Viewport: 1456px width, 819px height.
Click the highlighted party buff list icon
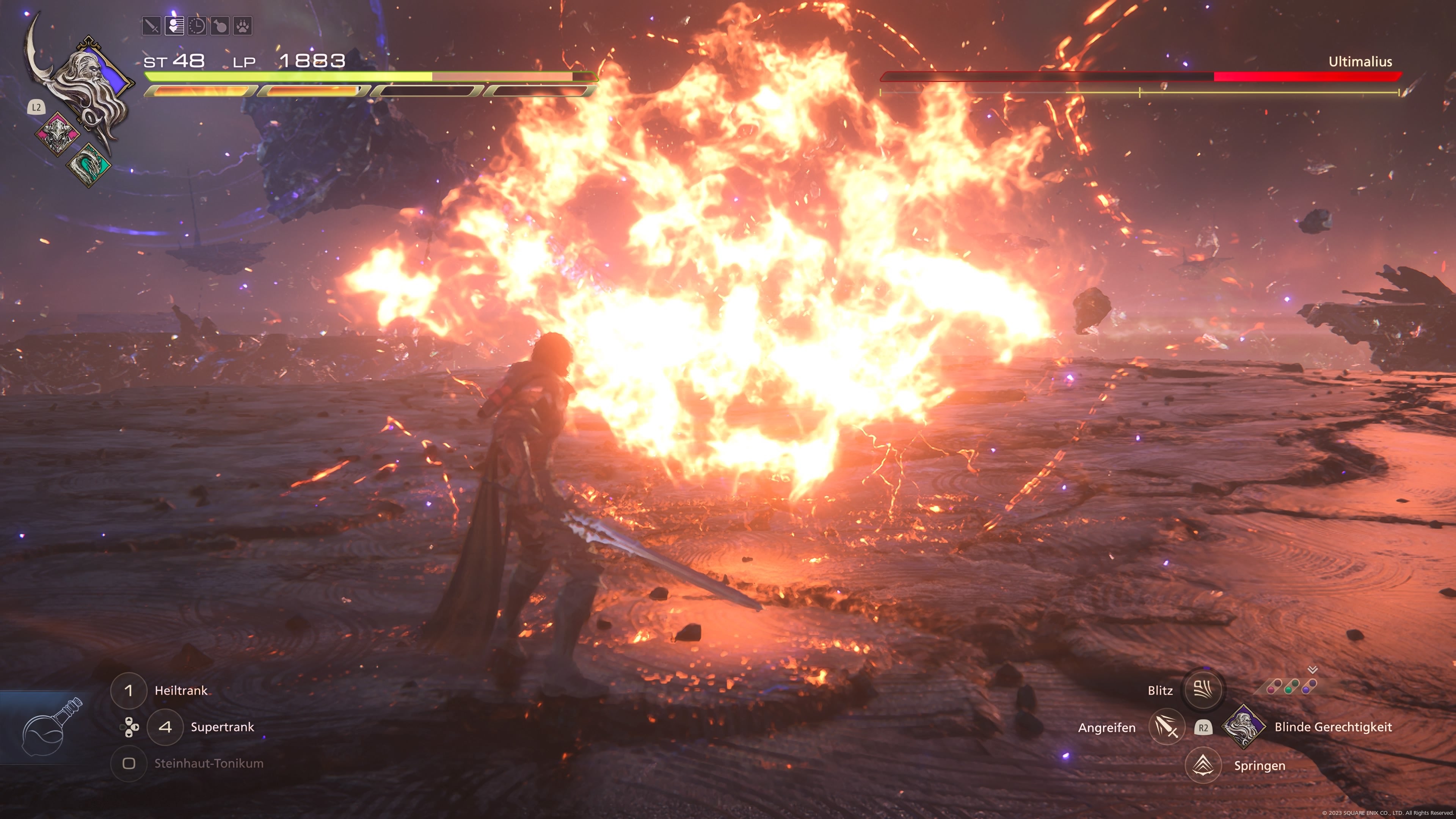pos(174,25)
